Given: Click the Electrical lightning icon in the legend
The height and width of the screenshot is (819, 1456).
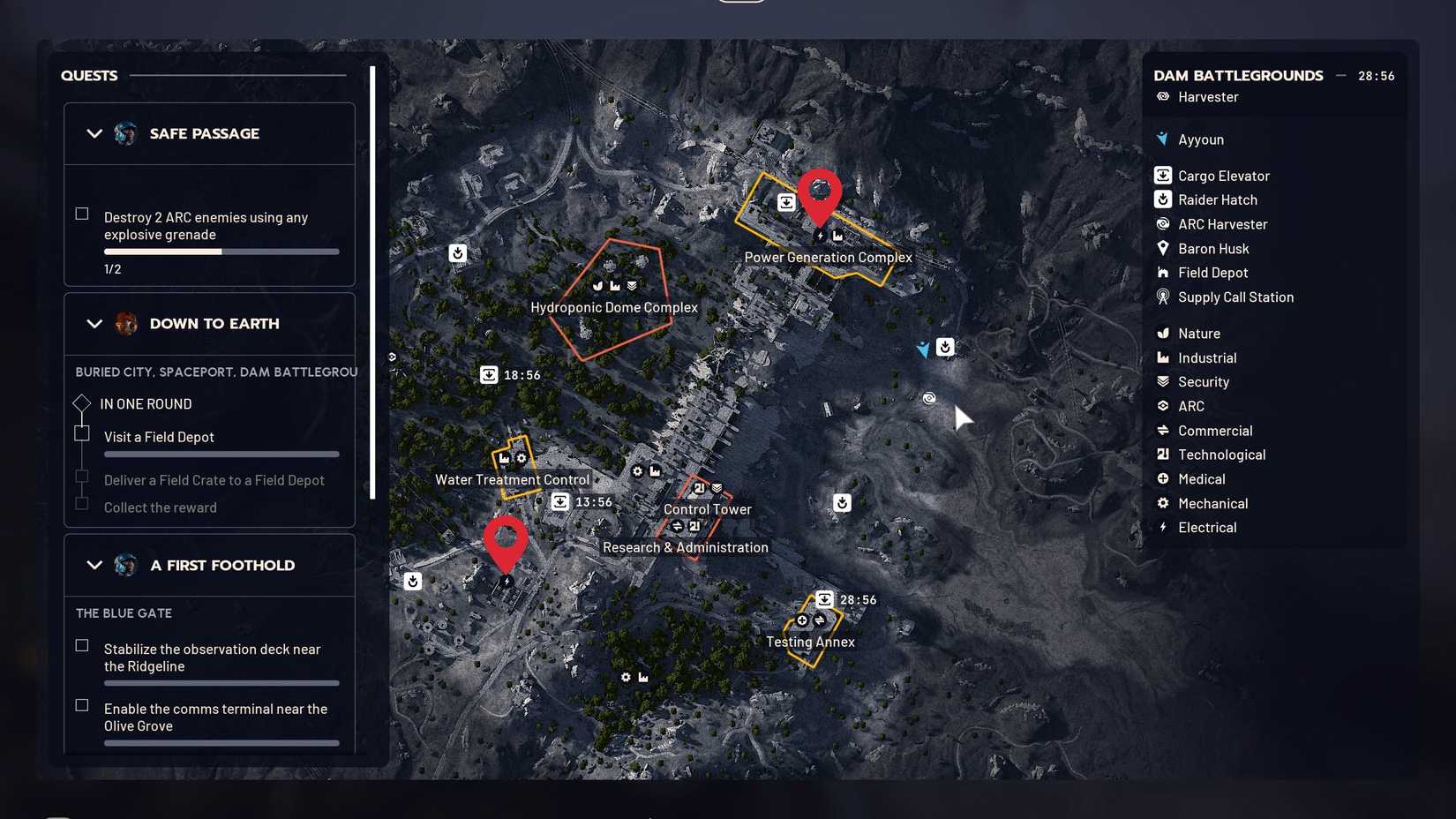Looking at the screenshot, I should [1162, 527].
